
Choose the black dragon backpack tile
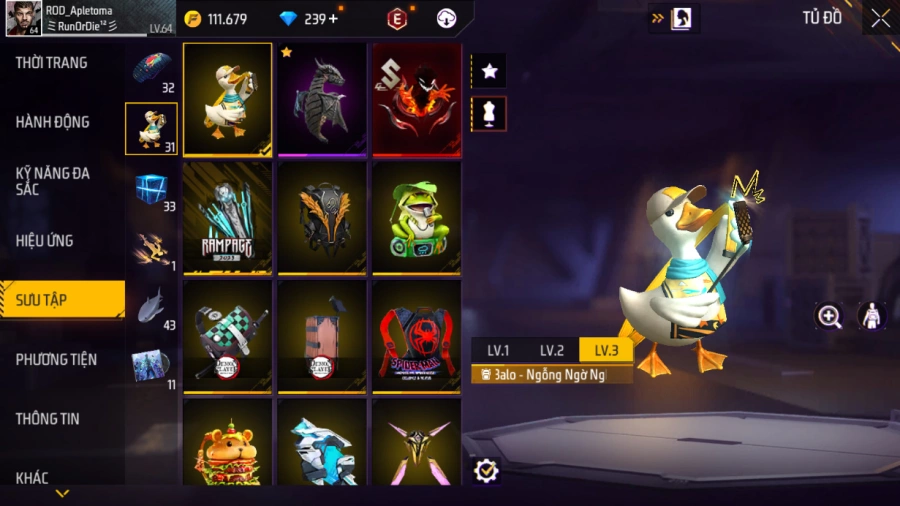322,99
